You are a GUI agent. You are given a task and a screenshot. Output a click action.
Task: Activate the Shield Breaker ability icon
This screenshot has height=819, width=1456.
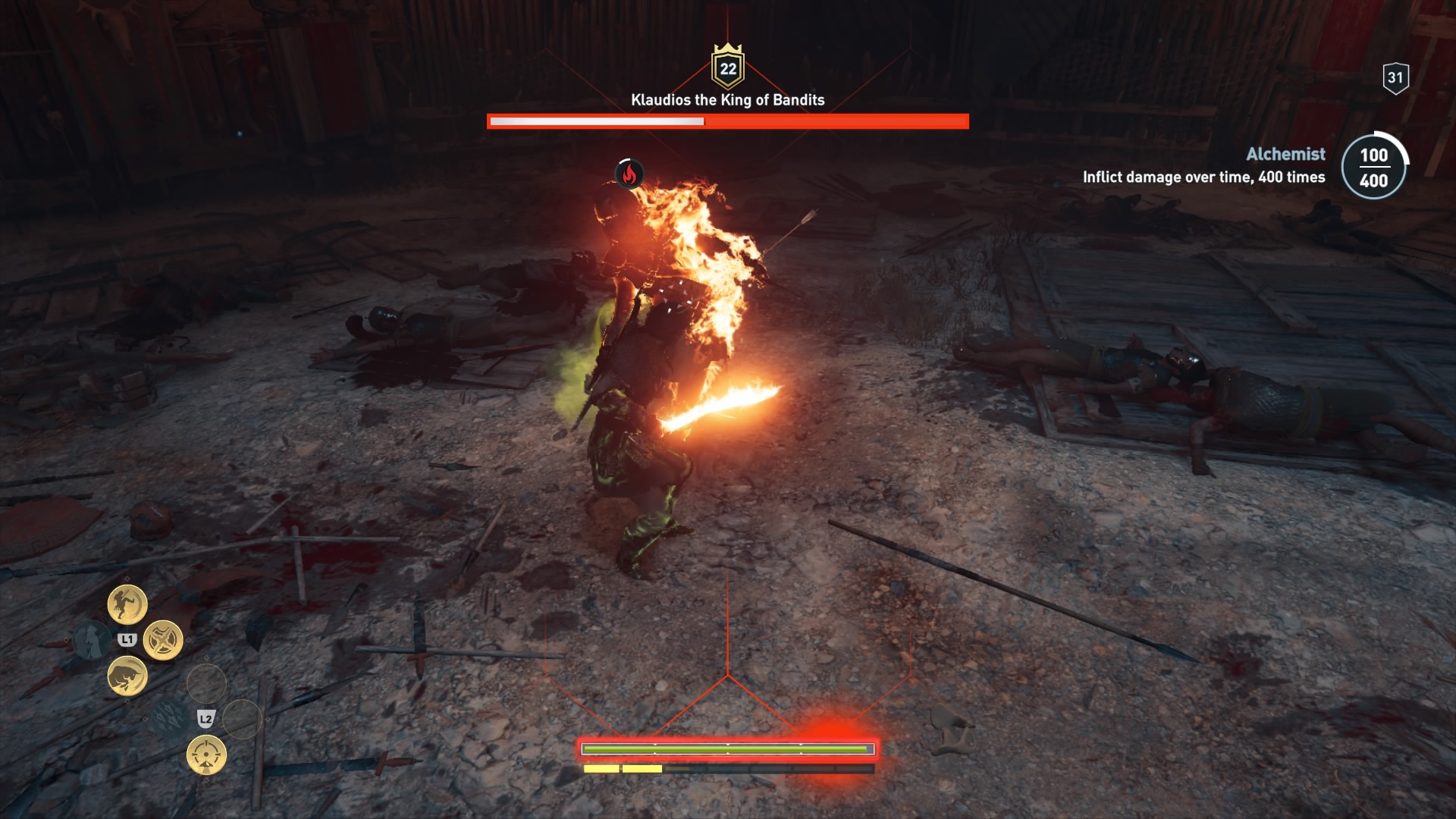162,639
